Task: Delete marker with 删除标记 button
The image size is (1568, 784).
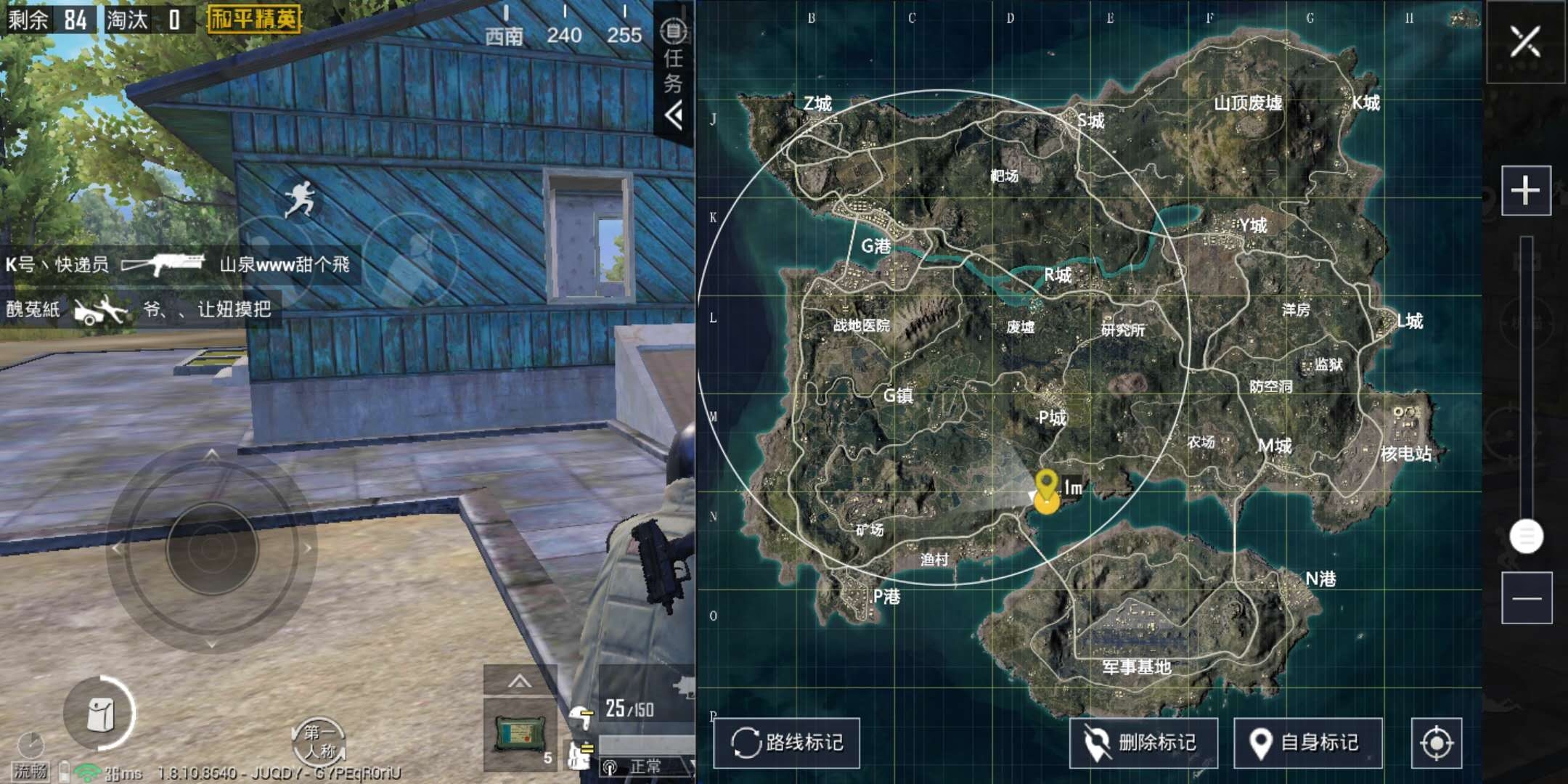Action: [1143, 743]
